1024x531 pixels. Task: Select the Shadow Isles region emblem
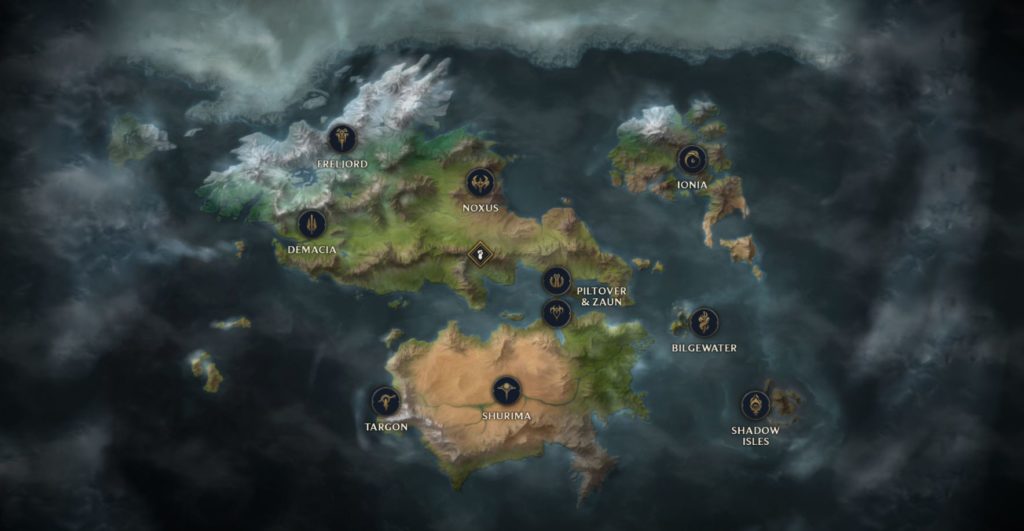755,405
